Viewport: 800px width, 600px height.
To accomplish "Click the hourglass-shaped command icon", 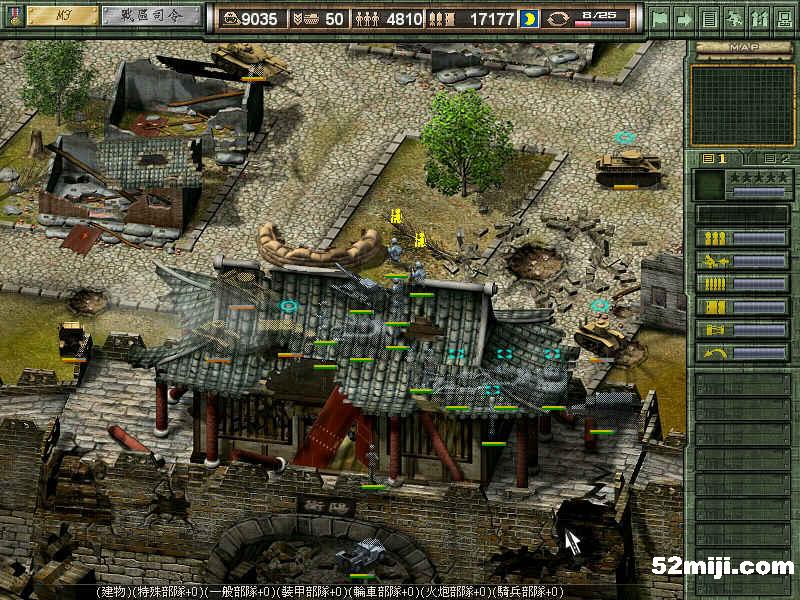I will pyautogui.click(x=715, y=330).
